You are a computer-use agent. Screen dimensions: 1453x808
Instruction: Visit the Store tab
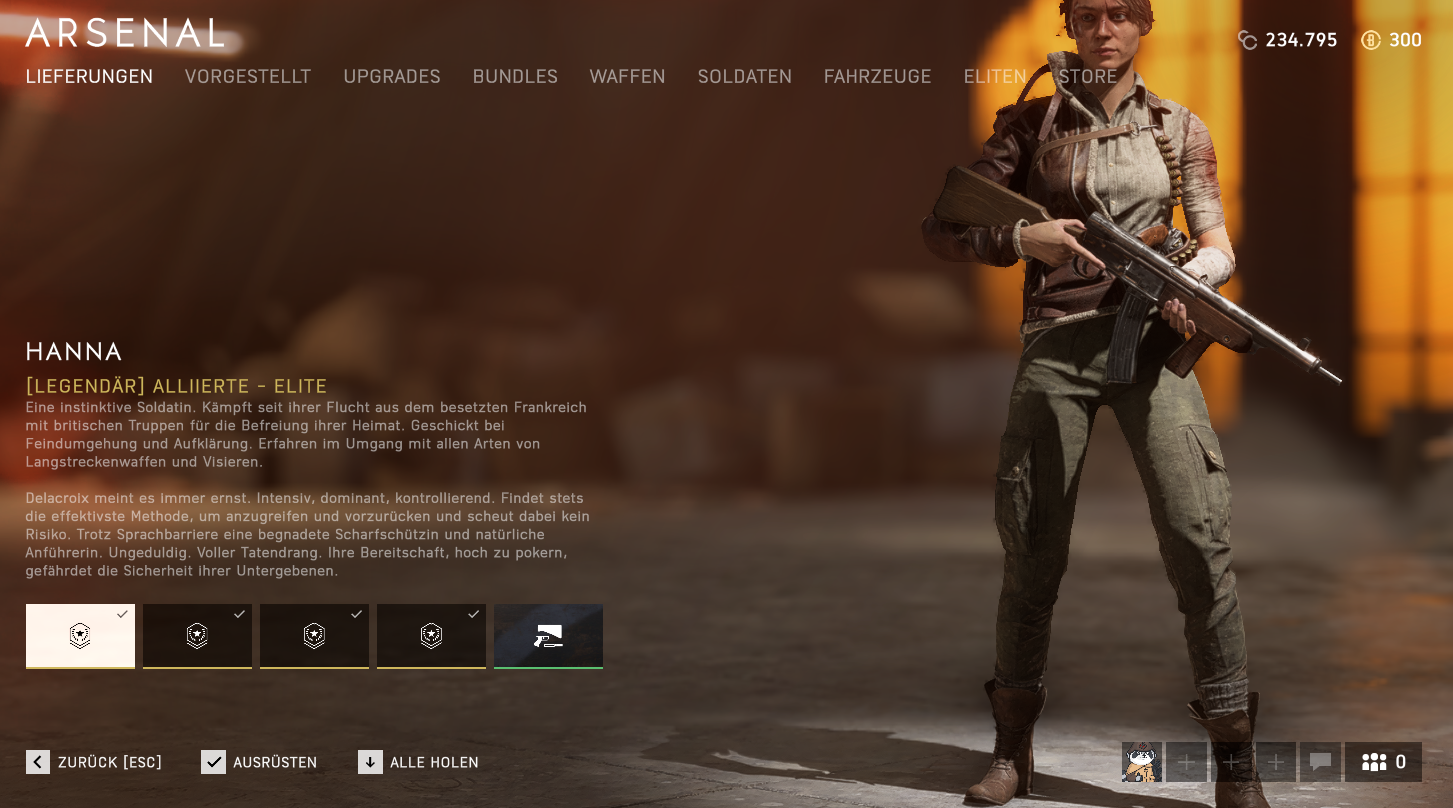tap(1088, 77)
